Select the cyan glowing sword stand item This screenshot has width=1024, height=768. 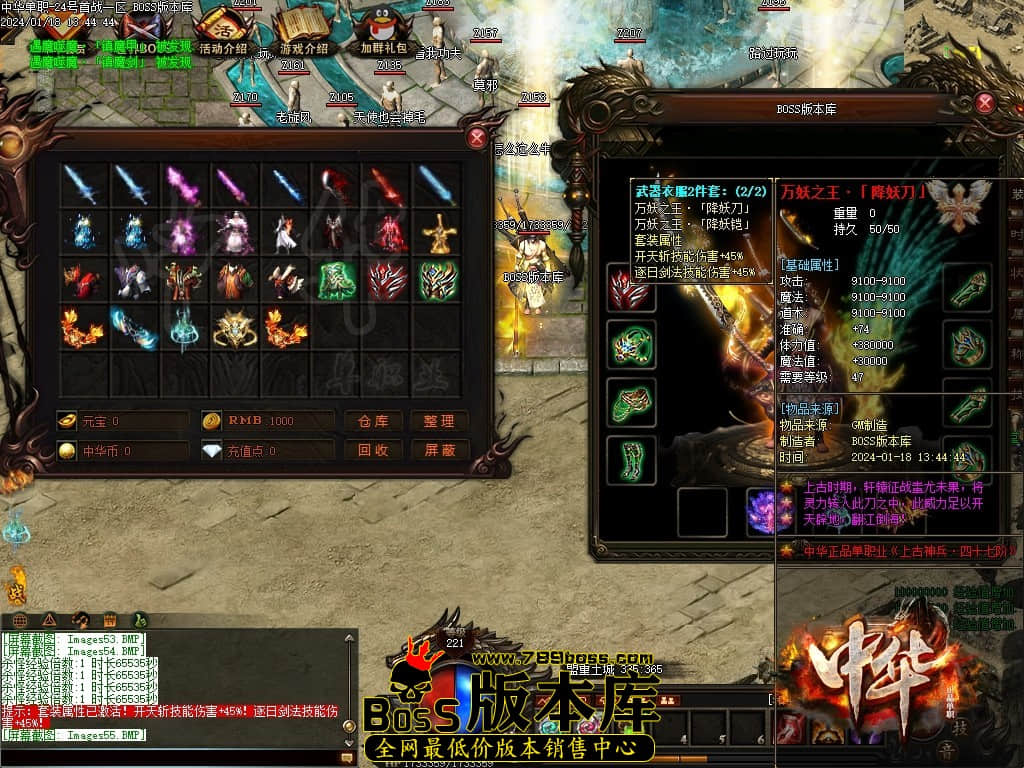pos(183,328)
